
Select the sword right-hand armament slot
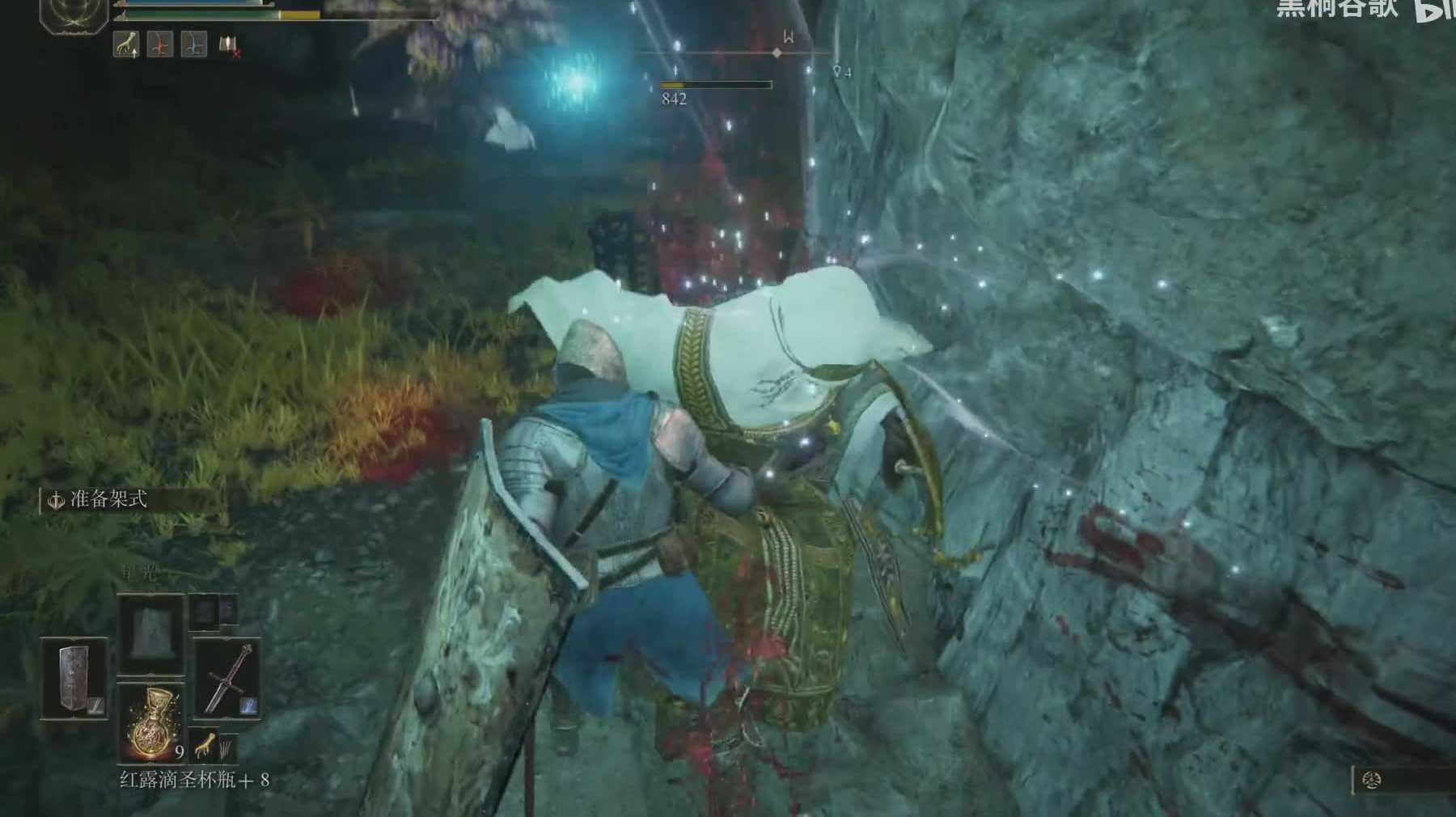point(227,679)
